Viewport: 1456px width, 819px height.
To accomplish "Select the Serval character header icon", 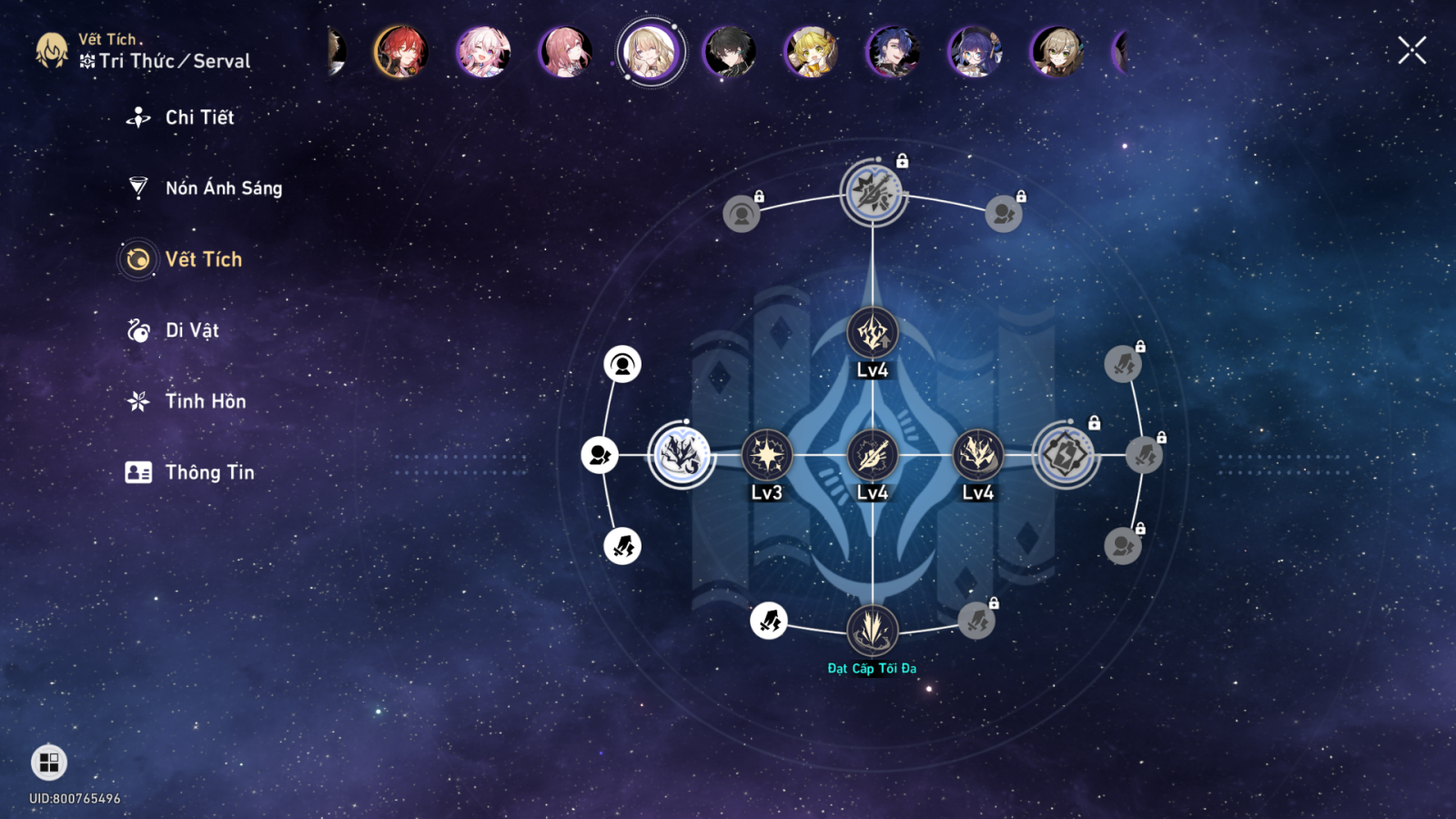I will pos(52,51).
